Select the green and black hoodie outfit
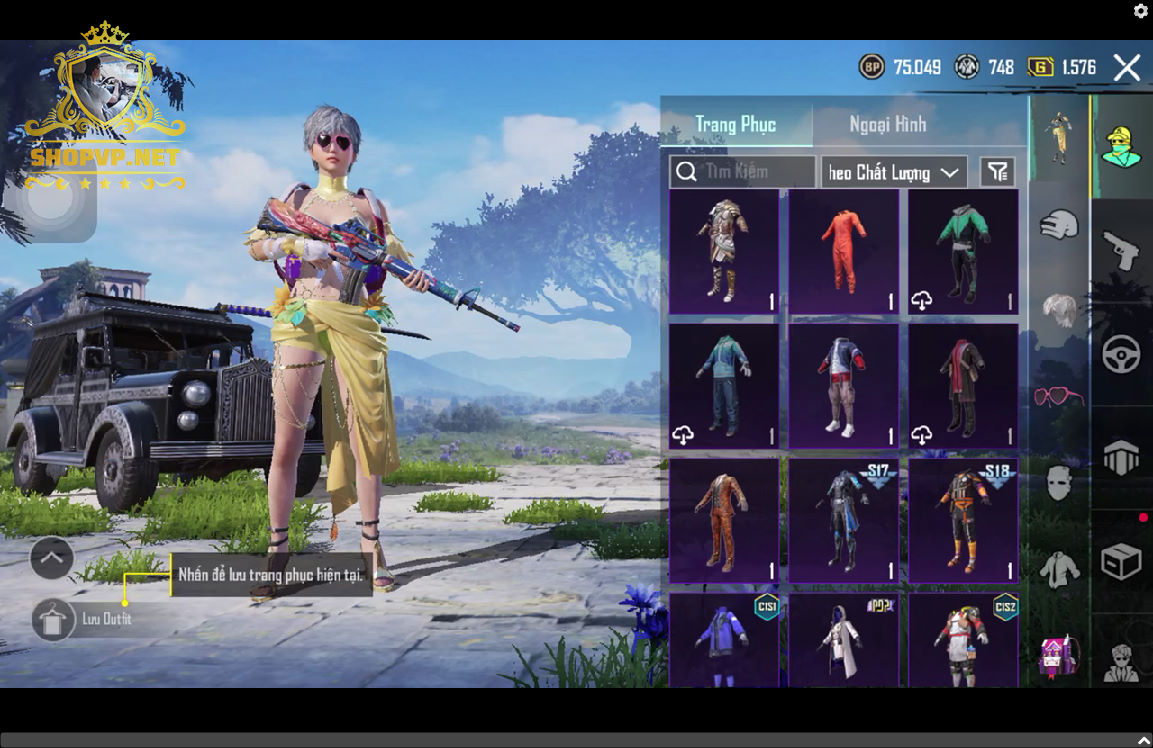Viewport: 1153px width, 748px height. tap(963, 252)
